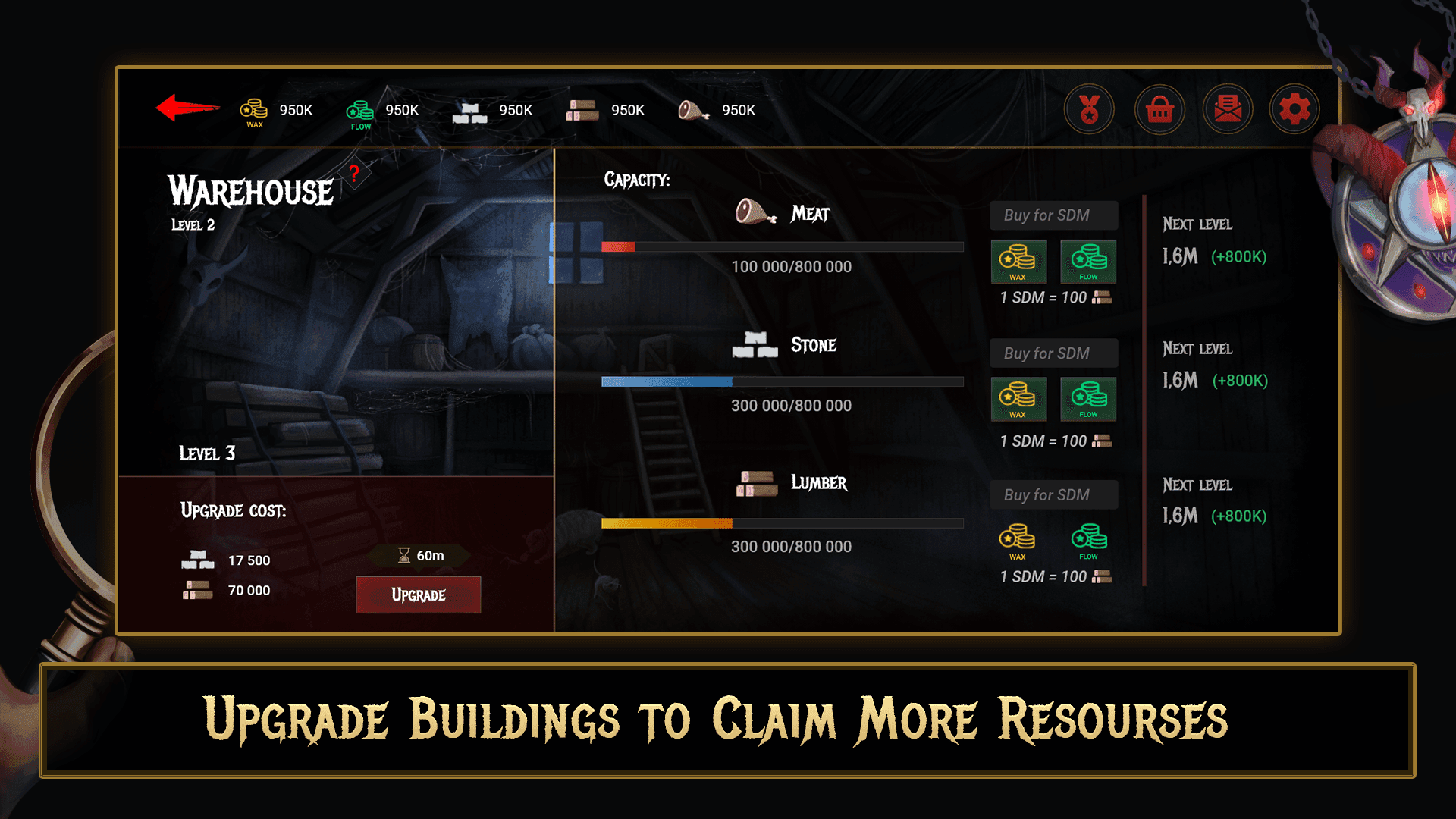
Task: Open the mail inbox icon
Action: (1227, 108)
